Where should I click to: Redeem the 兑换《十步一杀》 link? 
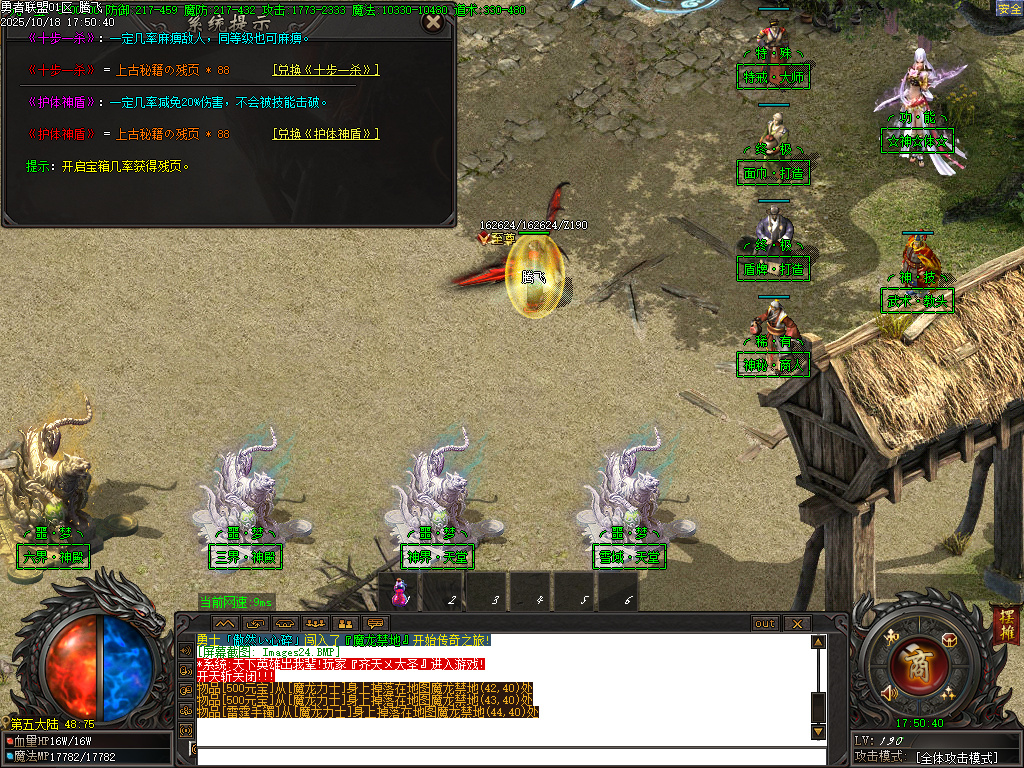[x=326, y=70]
